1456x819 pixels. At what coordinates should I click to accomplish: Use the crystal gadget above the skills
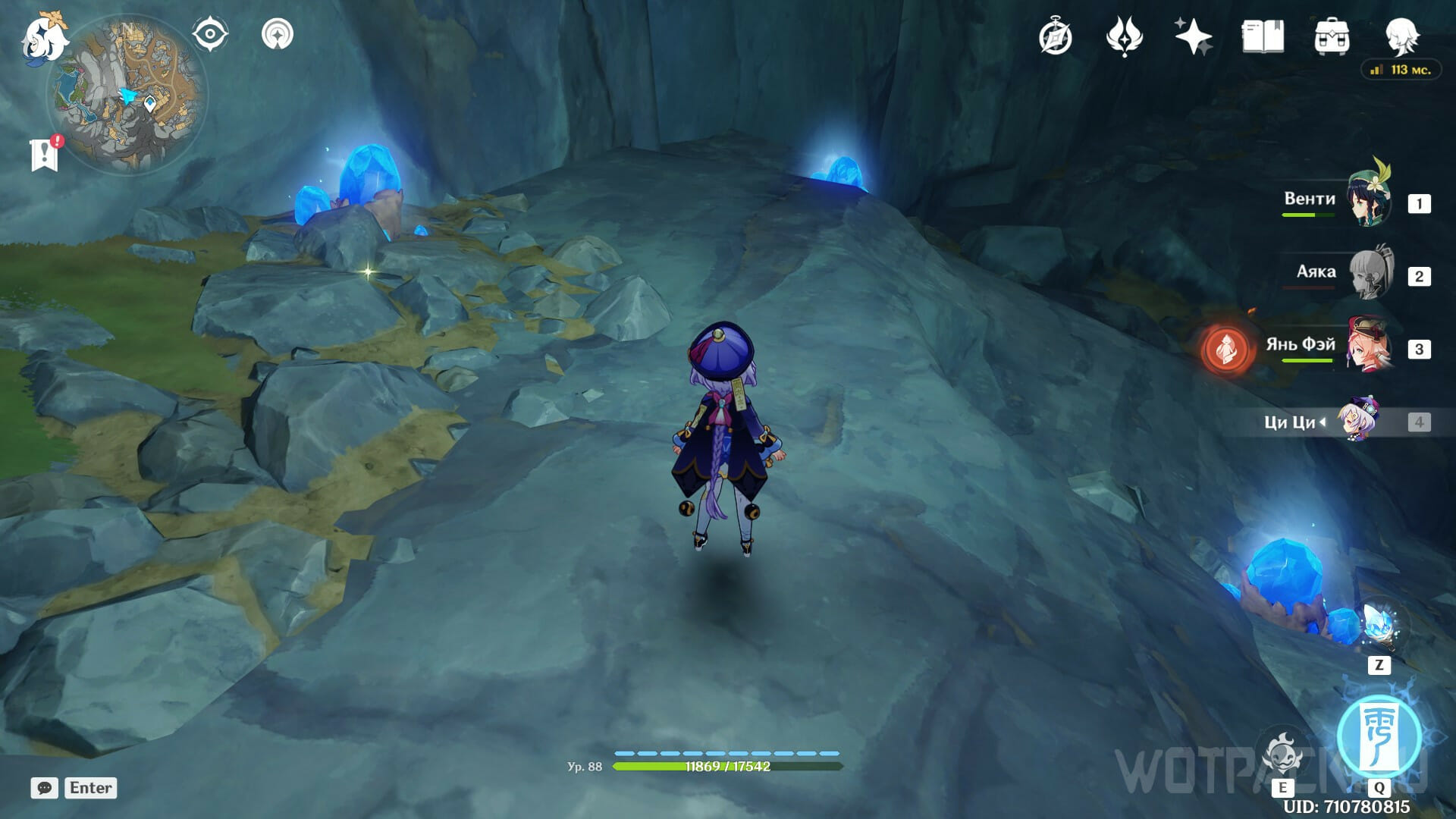tap(1379, 626)
